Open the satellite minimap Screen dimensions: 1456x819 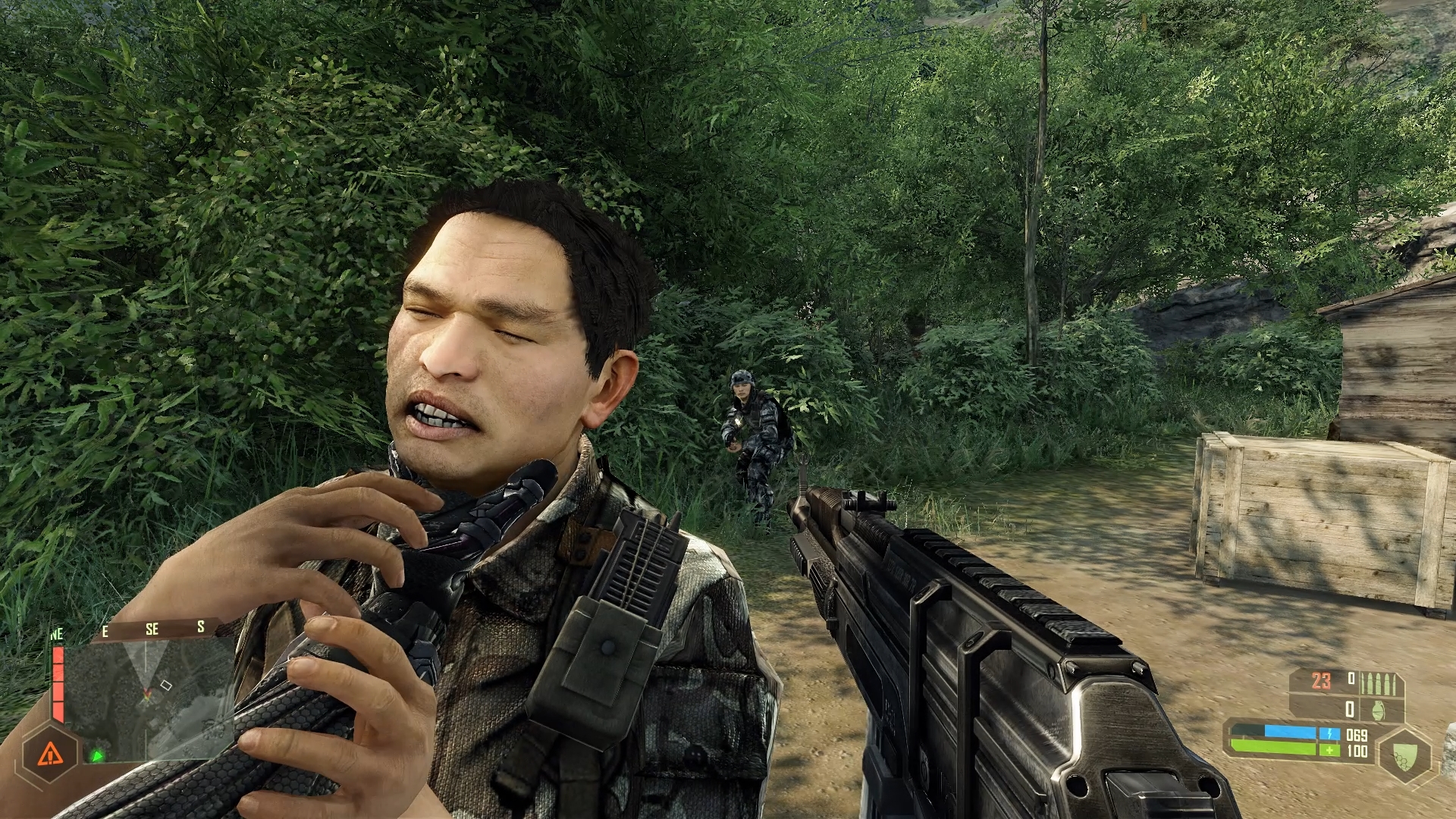pyautogui.click(x=152, y=698)
